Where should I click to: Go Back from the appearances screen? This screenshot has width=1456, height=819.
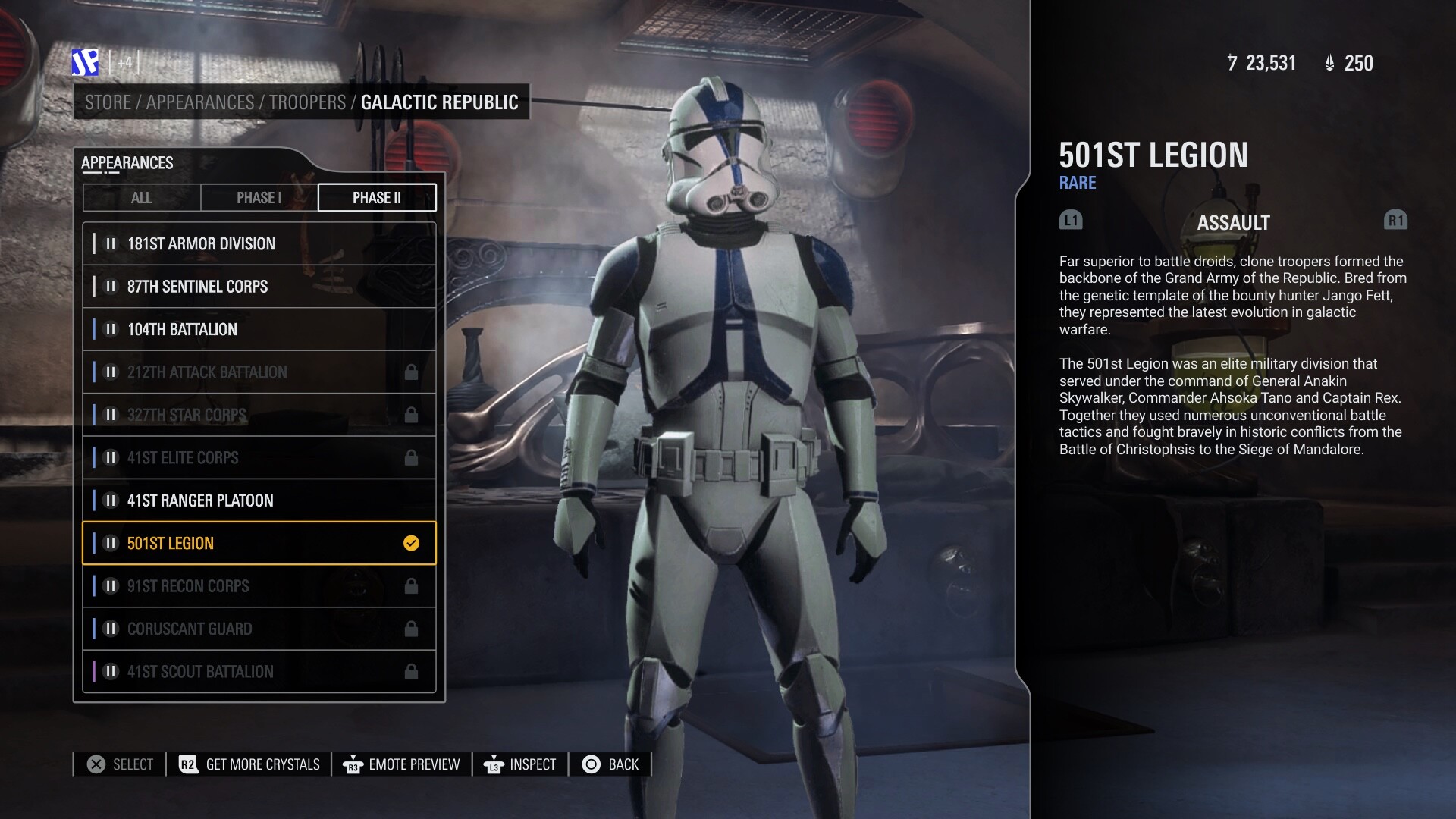coord(610,764)
